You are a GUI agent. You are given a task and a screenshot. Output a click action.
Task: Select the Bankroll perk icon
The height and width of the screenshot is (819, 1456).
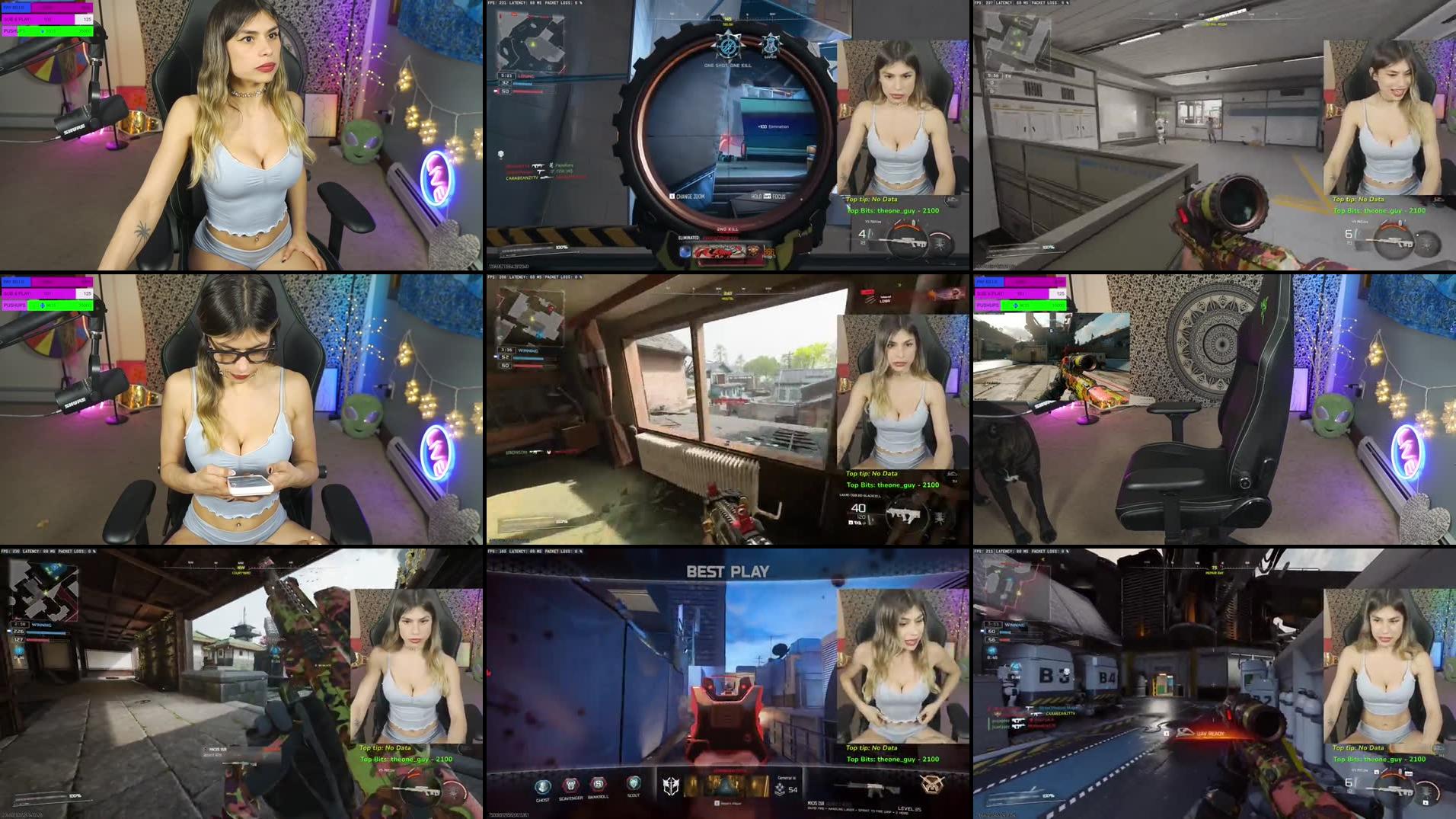[599, 787]
